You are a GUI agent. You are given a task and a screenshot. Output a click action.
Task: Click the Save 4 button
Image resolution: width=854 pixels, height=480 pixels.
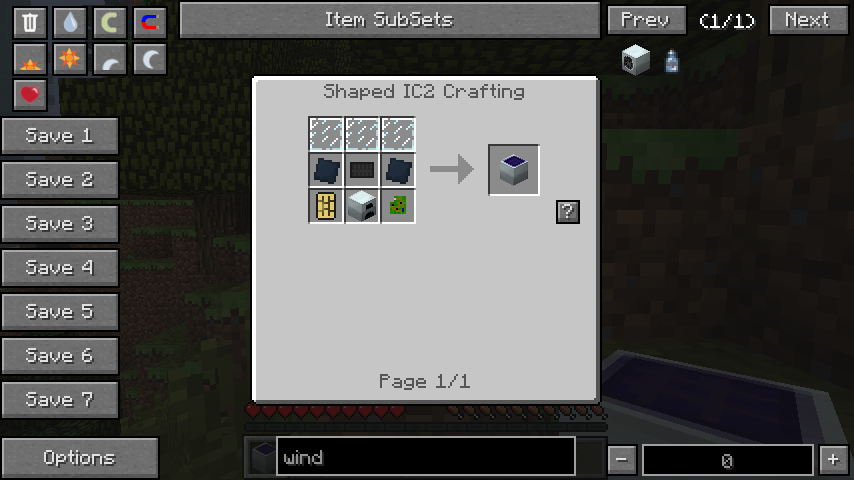[x=59, y=268]
